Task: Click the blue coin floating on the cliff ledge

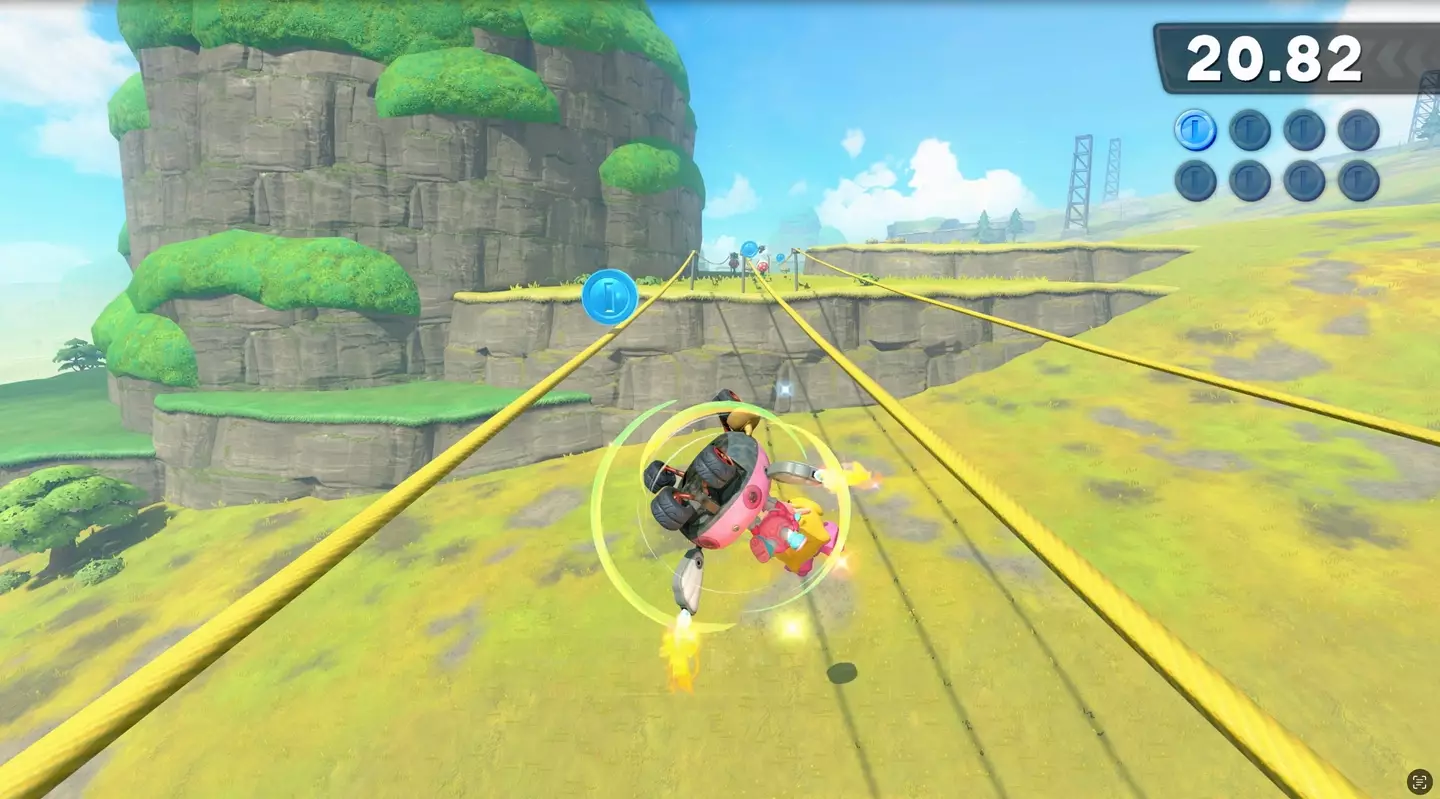Action: point(611,298)
